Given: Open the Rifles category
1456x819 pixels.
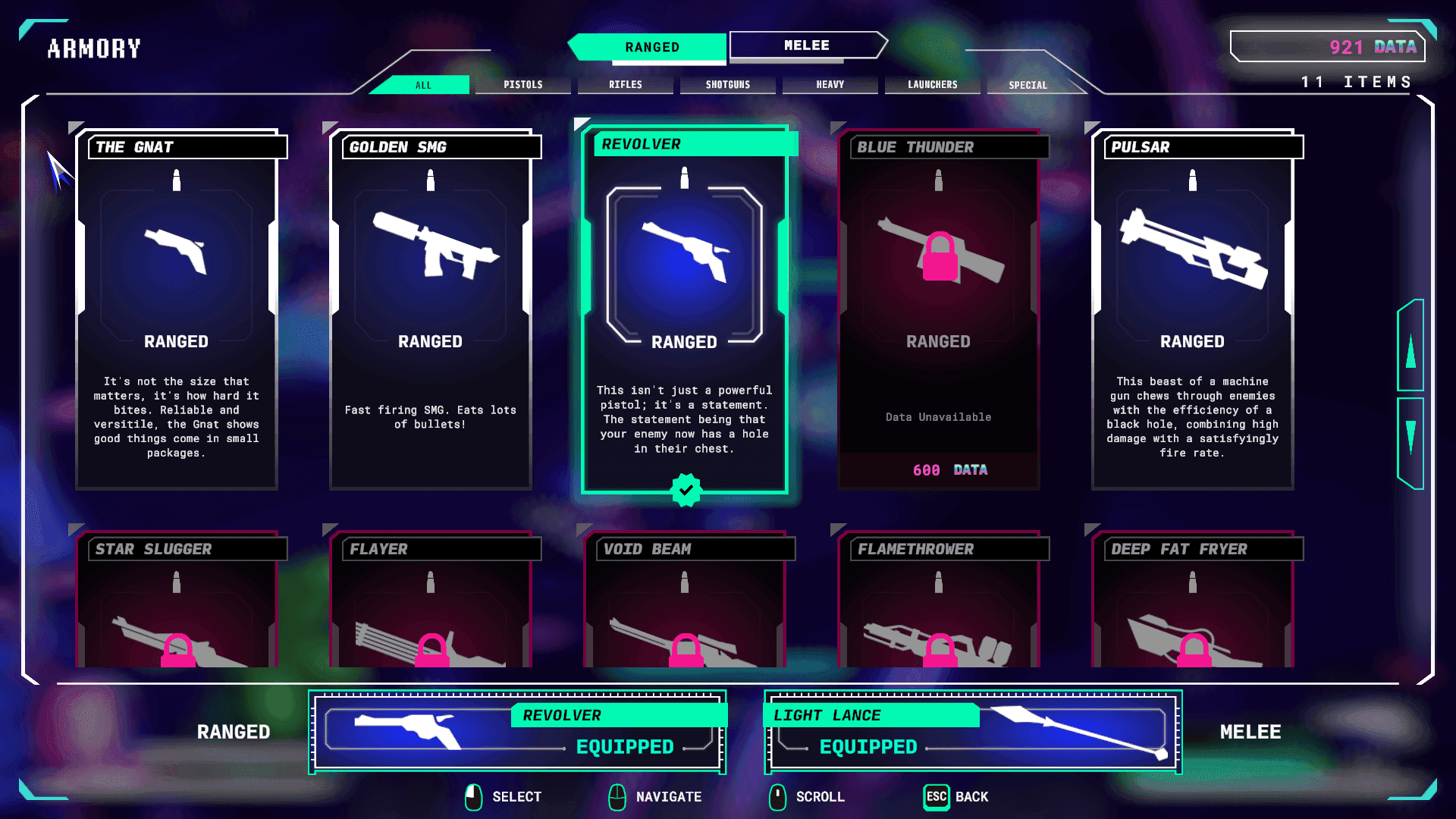Looking at the screenshot, I should click(625, 85).
